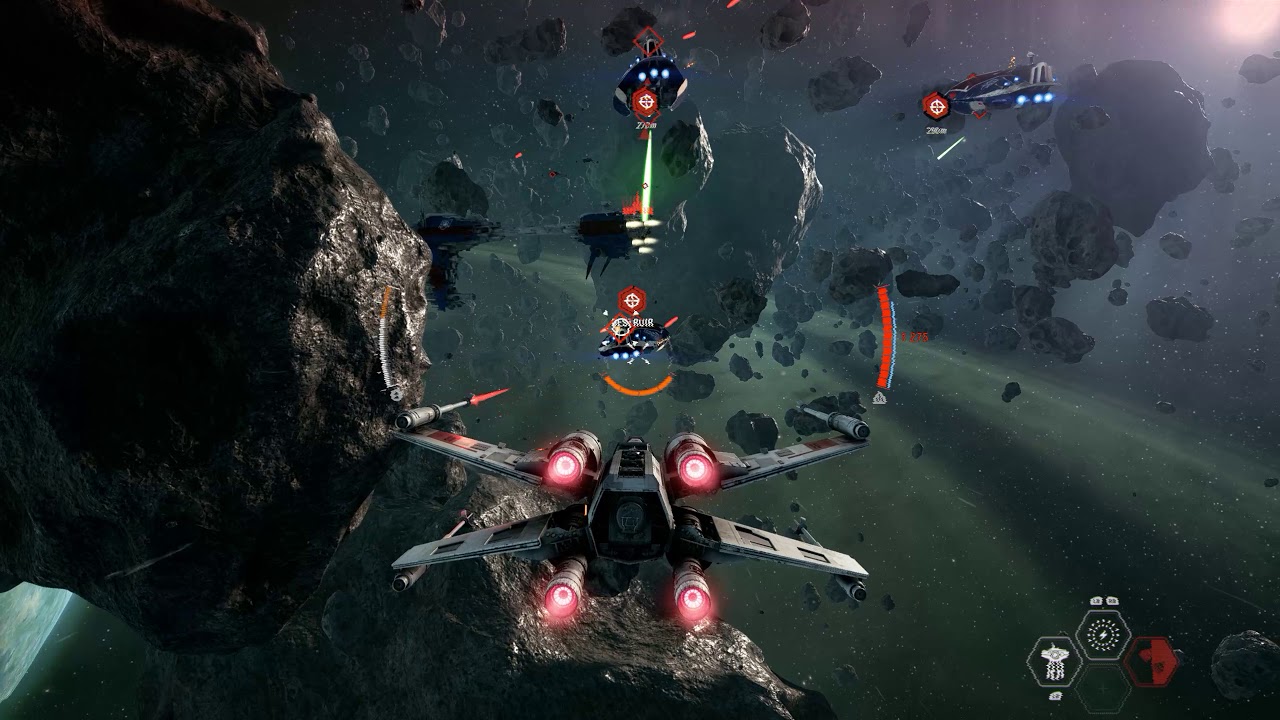
Task: Activate the lightning bolt burst ability
Action: (1103, 634)
